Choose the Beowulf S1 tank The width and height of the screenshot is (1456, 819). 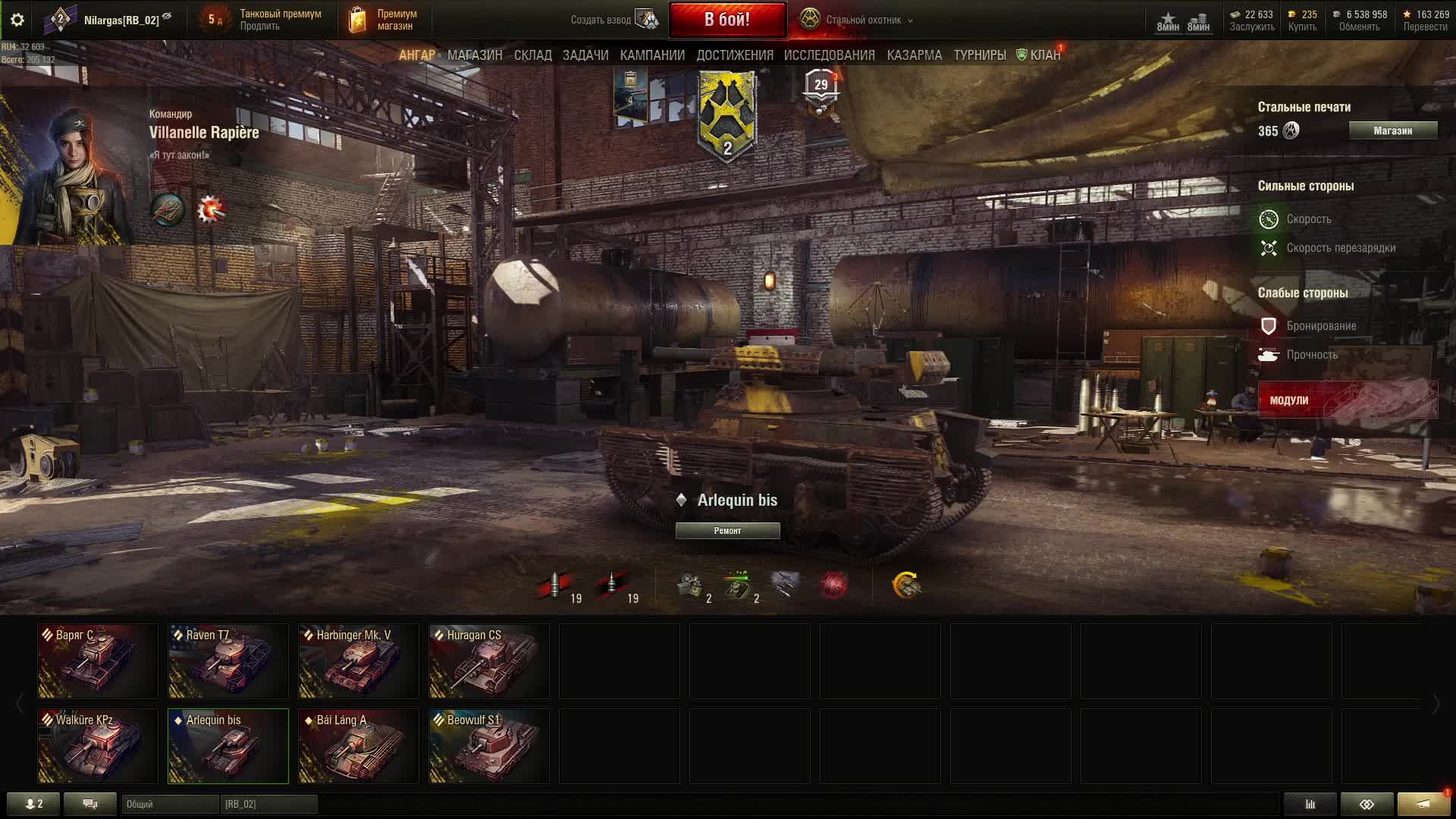pyautogui.click(x=489, y=746)
